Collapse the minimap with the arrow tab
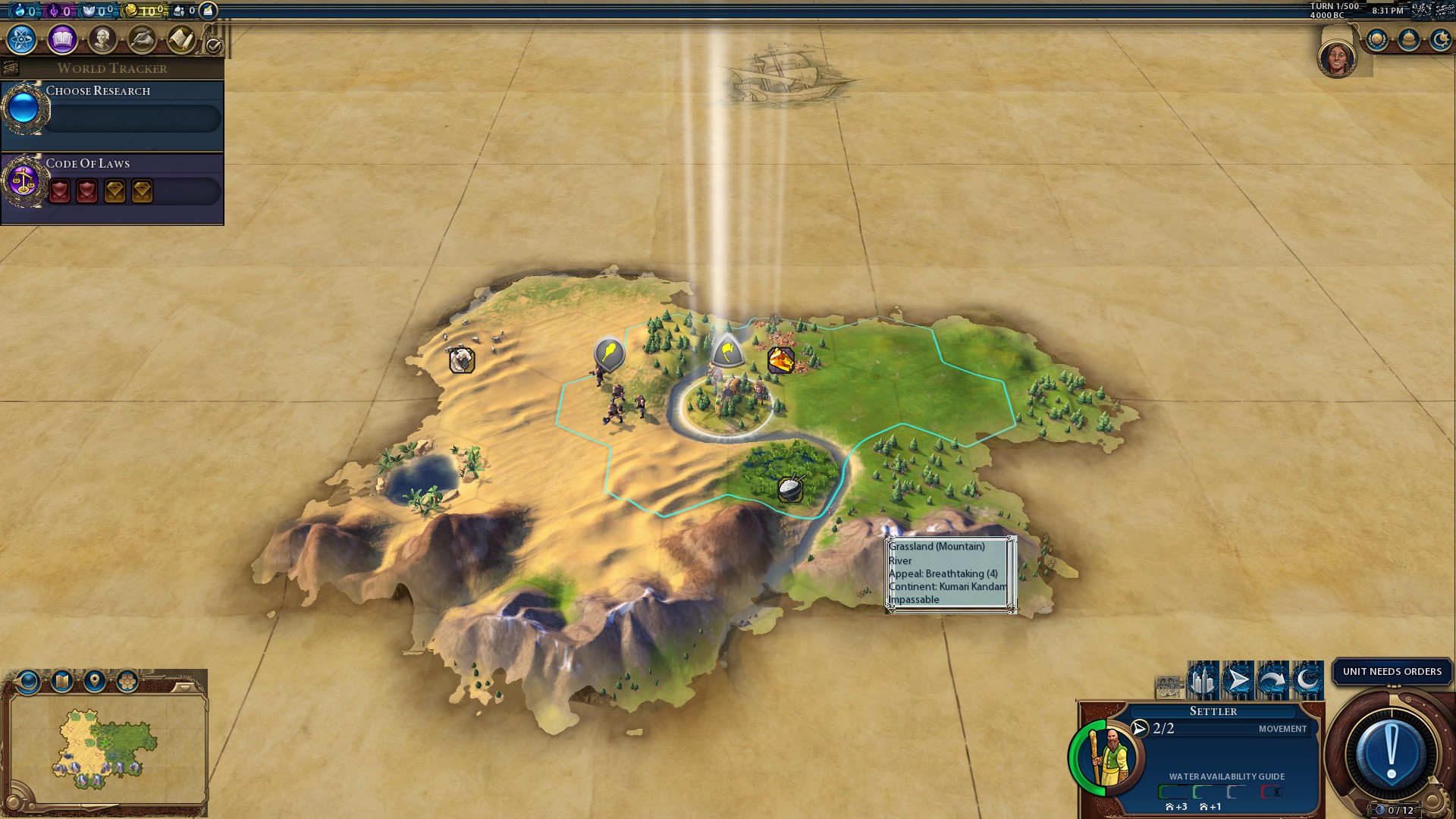Image resolution: width=1456 pixels, height=819 pixels. (184, 687)
